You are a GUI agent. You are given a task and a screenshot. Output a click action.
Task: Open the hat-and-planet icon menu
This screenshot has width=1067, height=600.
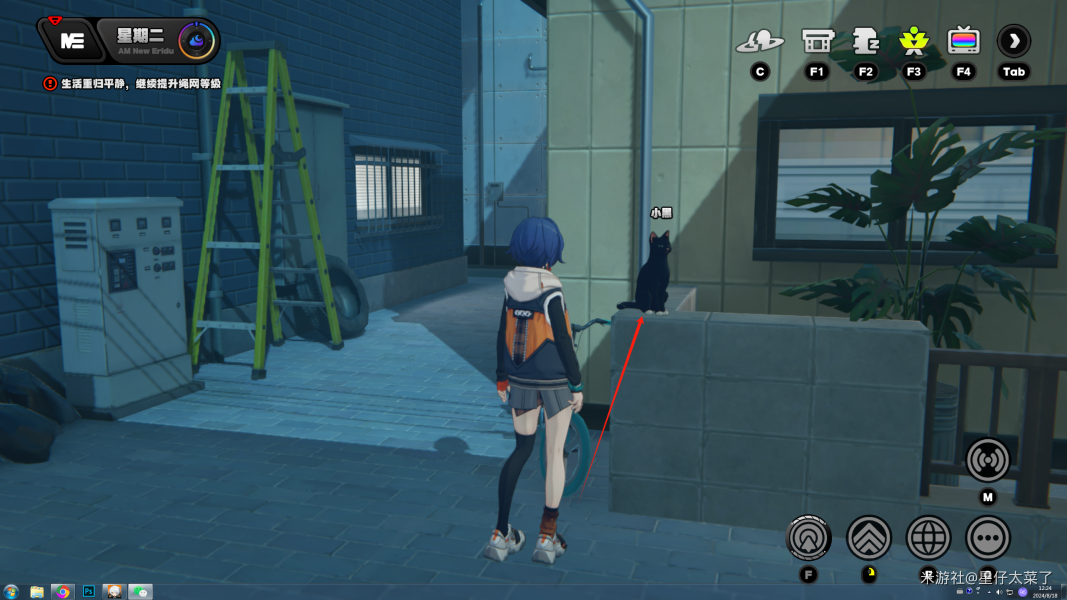pyautogui.click(x=760, y=42)
